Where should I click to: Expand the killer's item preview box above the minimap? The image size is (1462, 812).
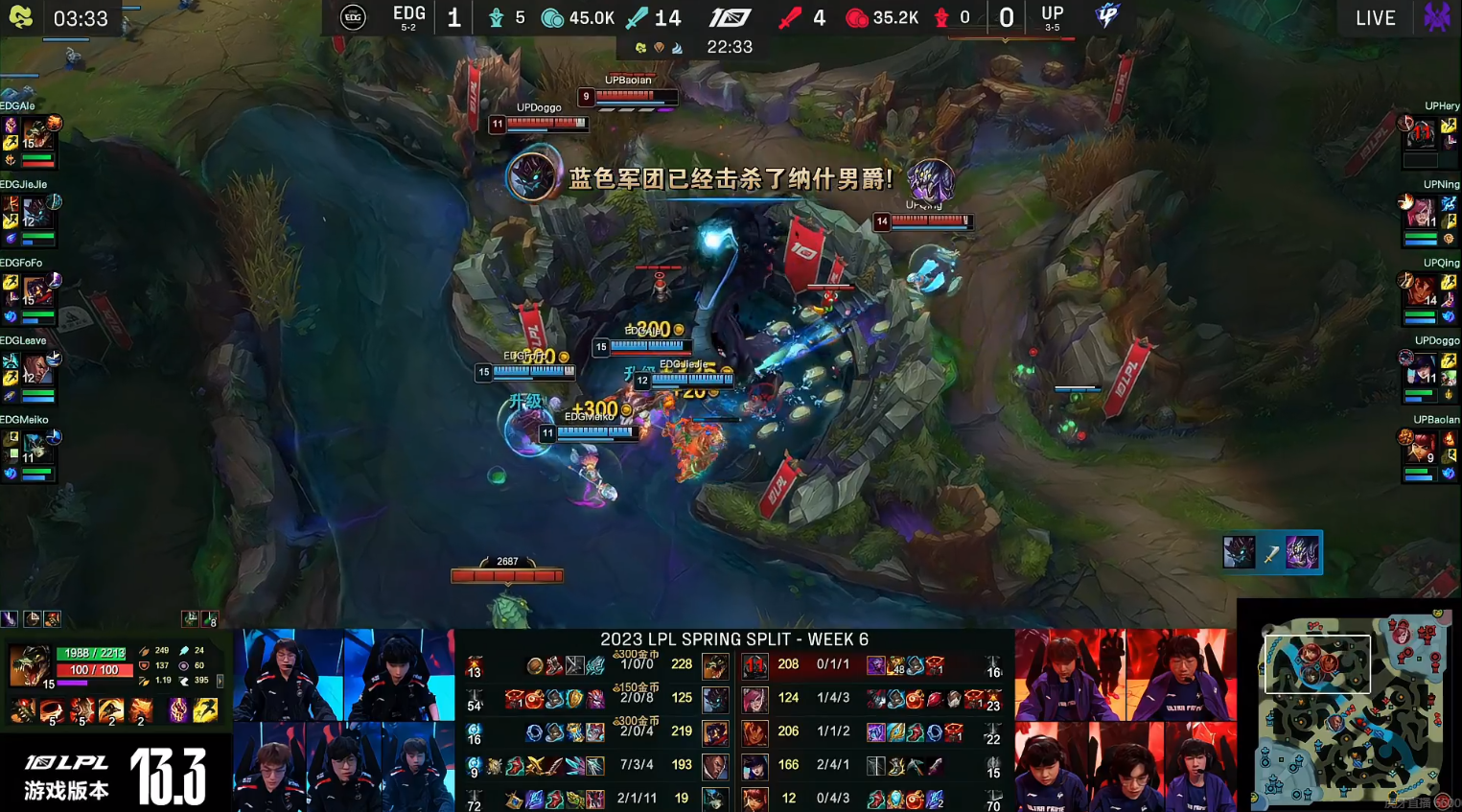(x=1272, y=552)
